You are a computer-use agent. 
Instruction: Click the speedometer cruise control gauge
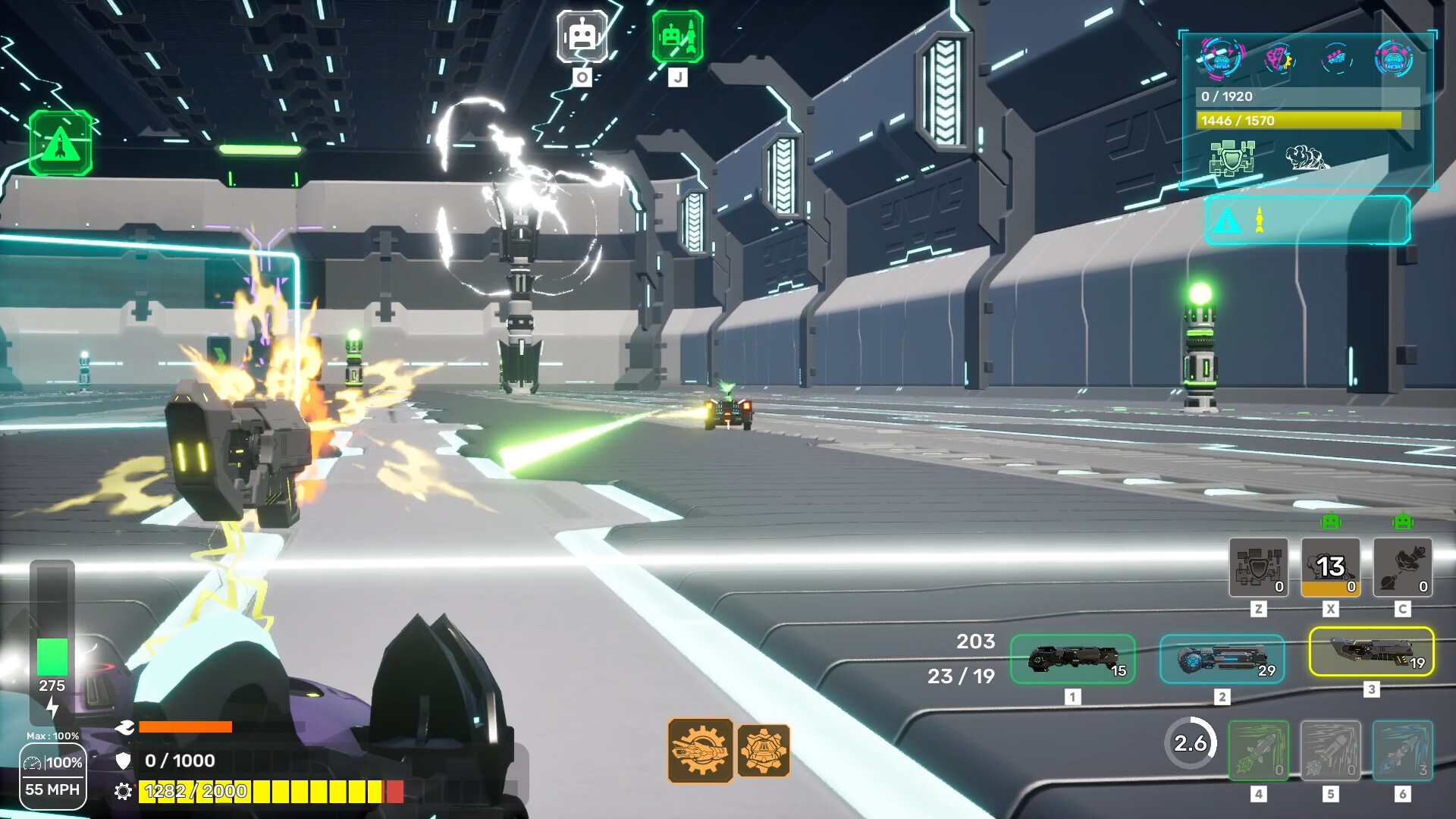point(52,776)
